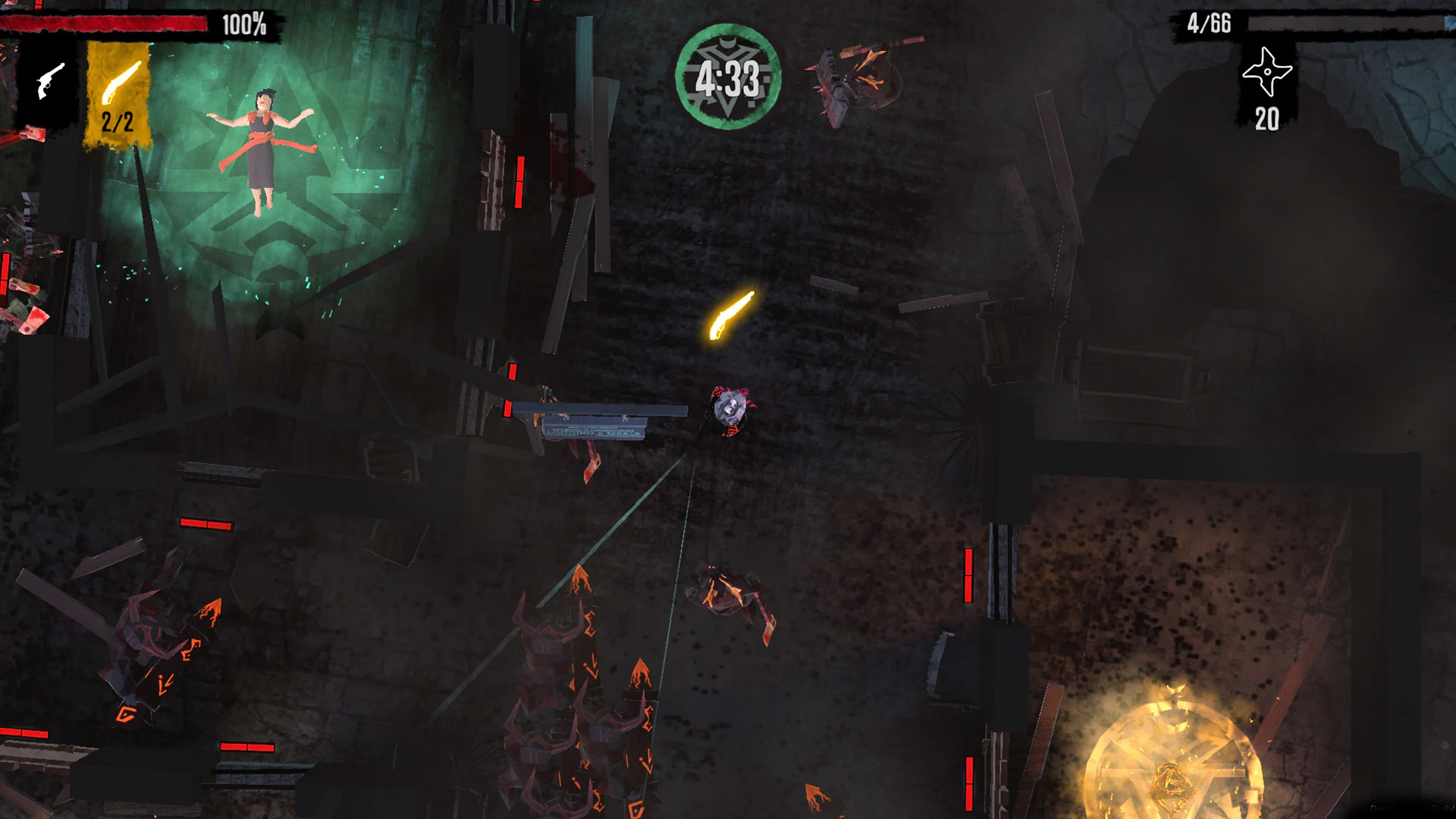Click the sign hanging on the beam
This screenshot has width=1456, height=819.
click(x=595, y=428)
